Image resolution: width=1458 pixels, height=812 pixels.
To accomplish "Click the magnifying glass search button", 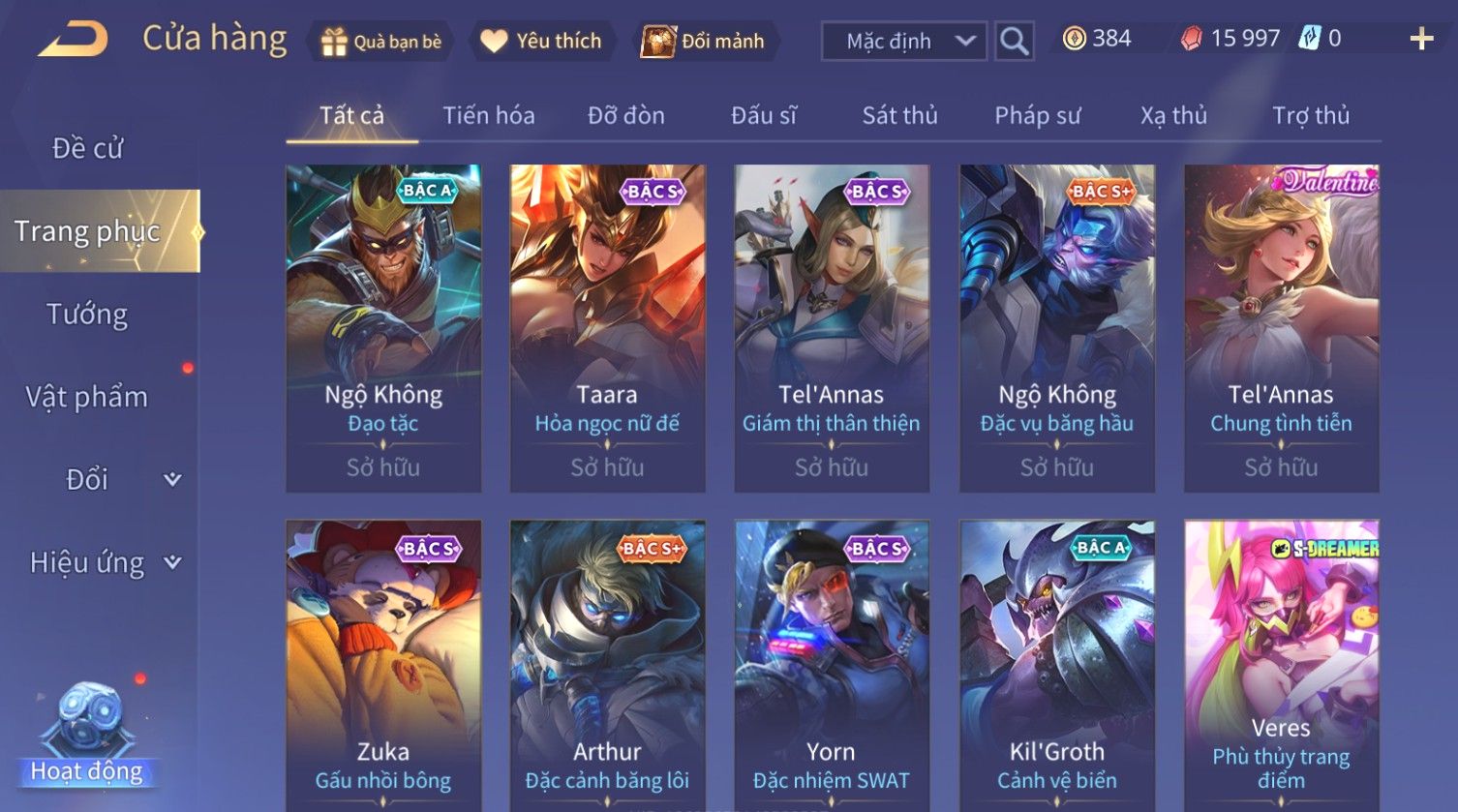I will point(1014,42).
